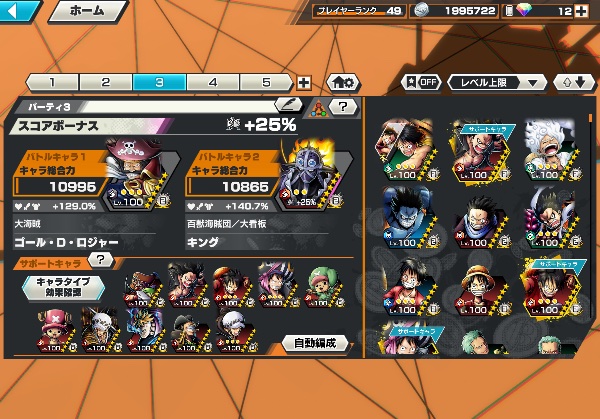This screenshot has height=419, width=600.
Task: Open the レベル上限 sort dropdown
Action: click(497, 82)
